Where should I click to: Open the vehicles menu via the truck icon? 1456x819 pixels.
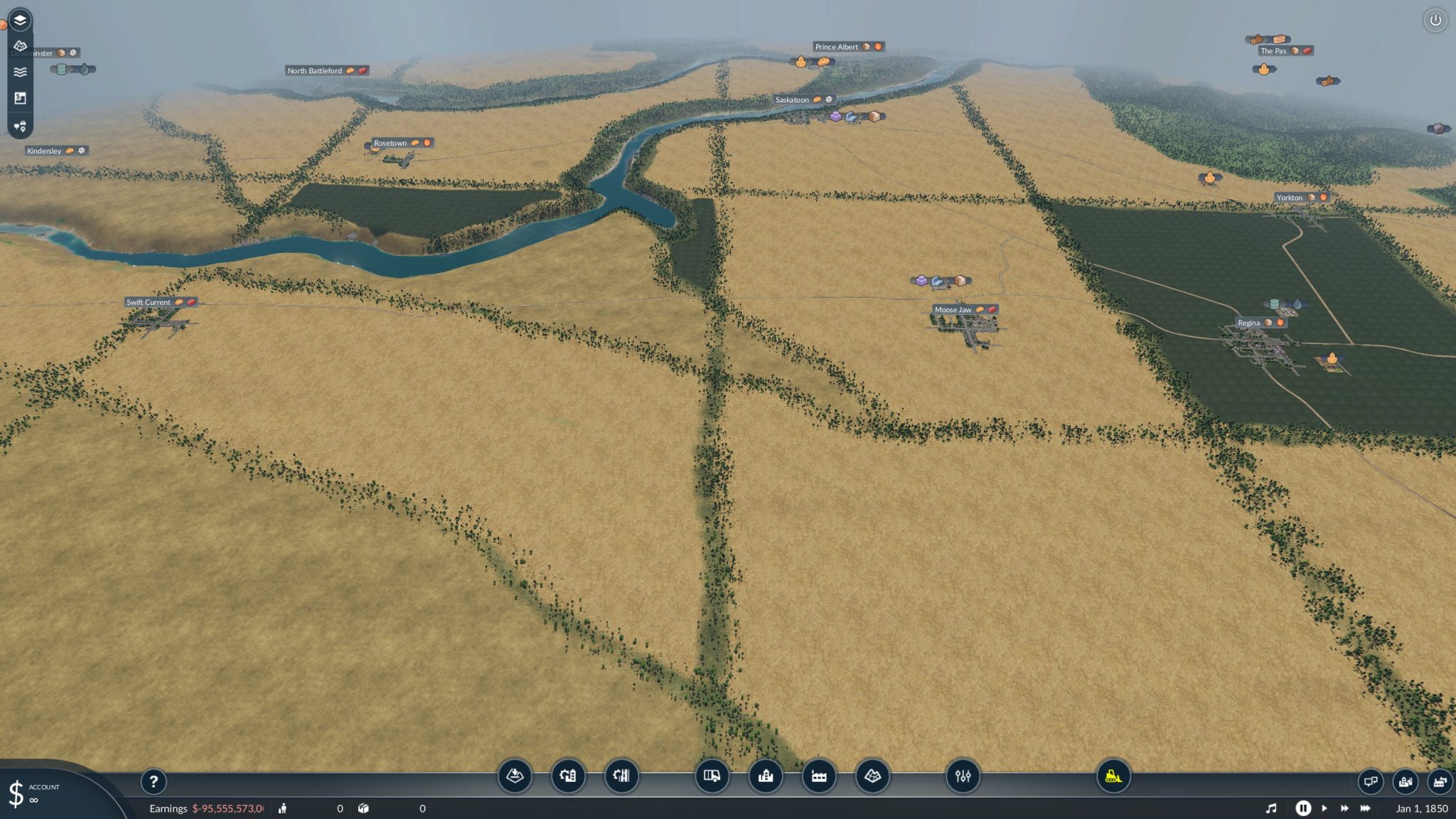coord(712,777)
